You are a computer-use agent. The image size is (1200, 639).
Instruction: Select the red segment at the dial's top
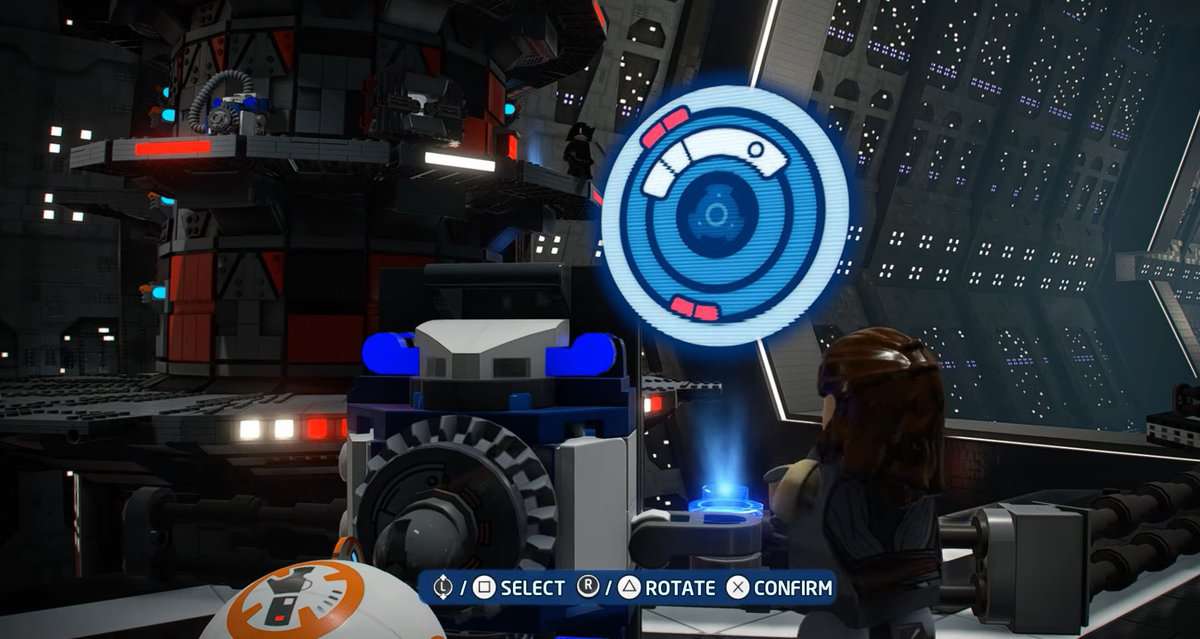click(665, 128)
